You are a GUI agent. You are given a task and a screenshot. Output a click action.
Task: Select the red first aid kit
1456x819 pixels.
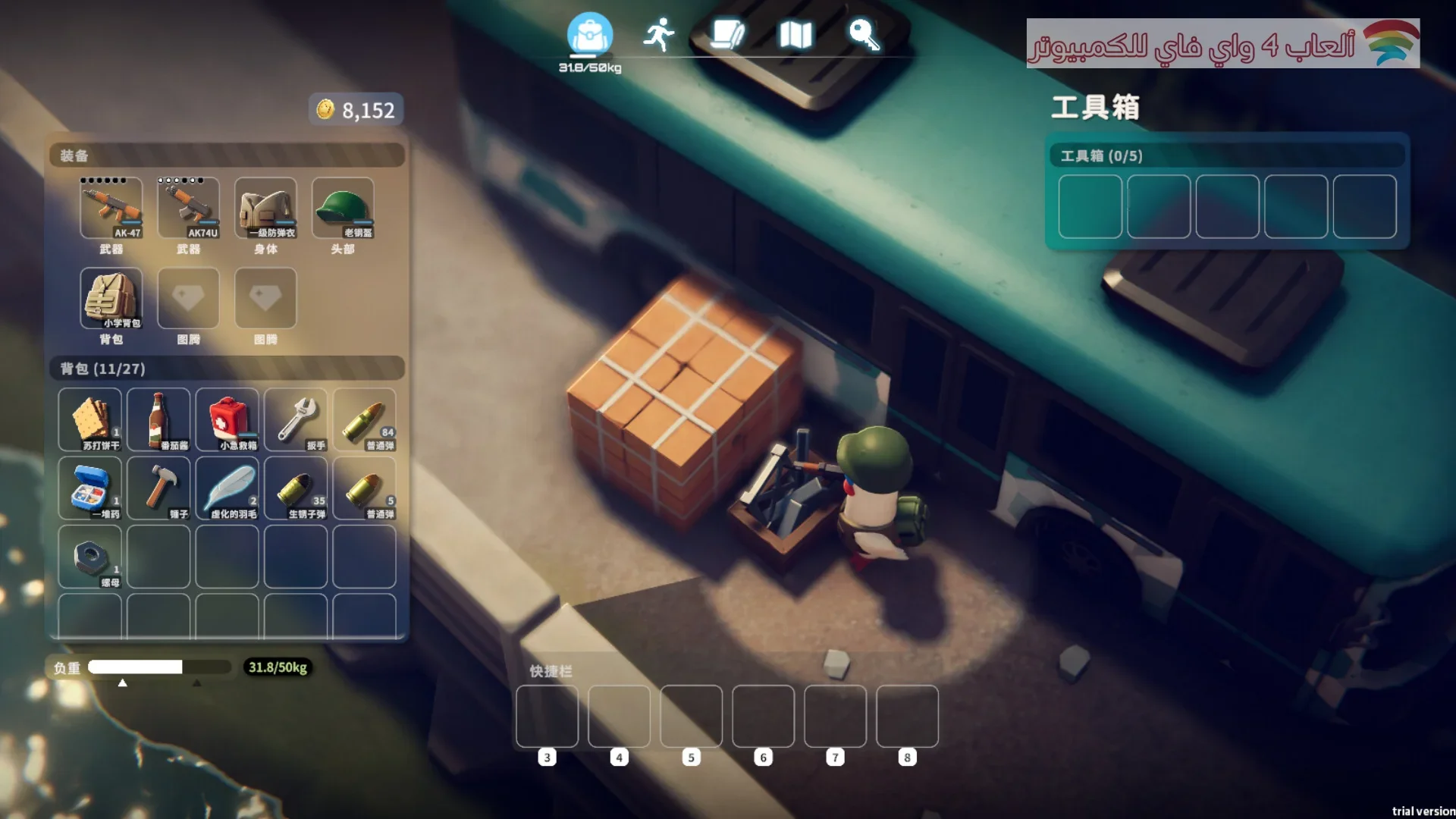[227, 420]
